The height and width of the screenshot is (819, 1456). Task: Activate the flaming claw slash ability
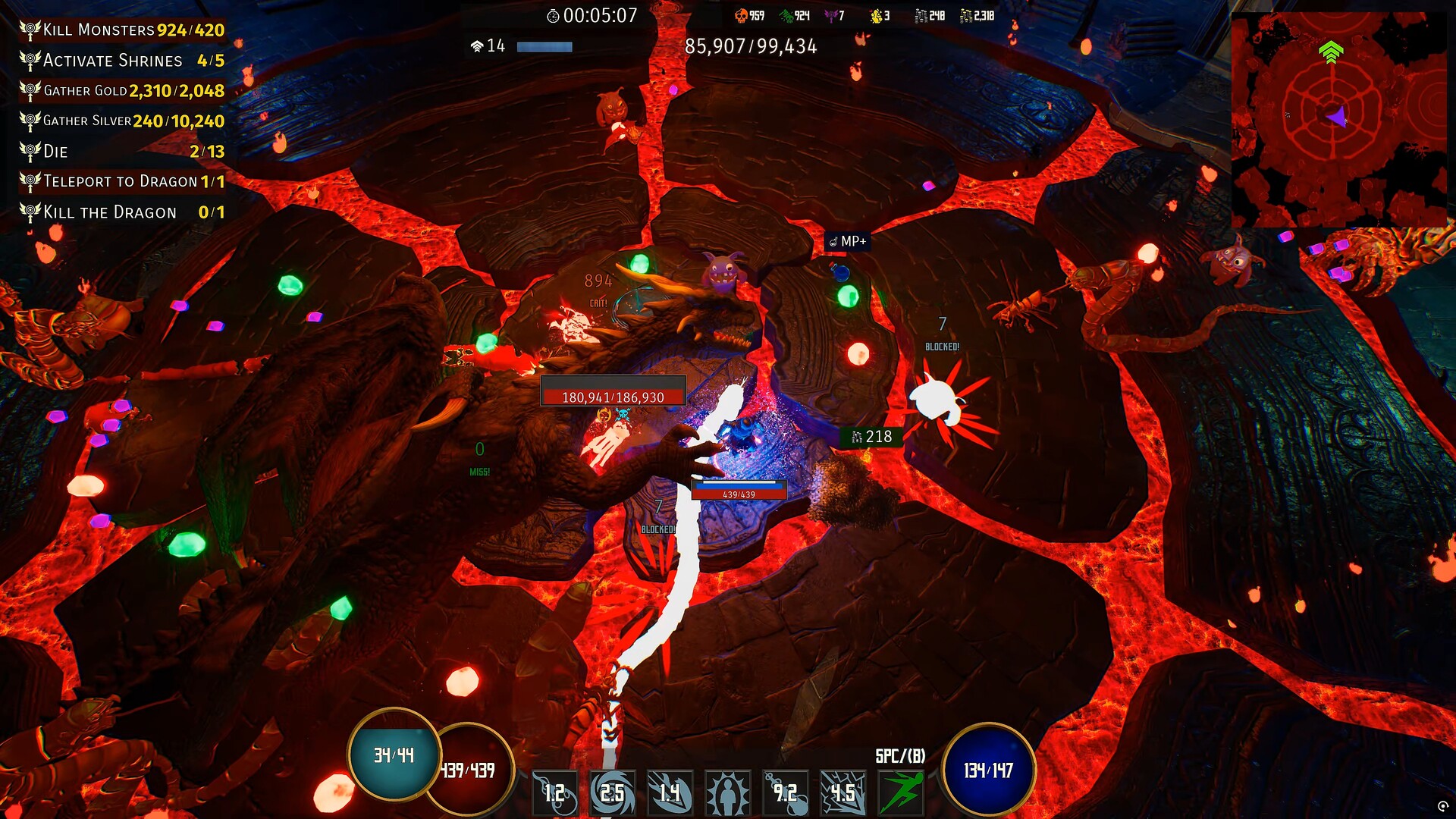(670, 792)
